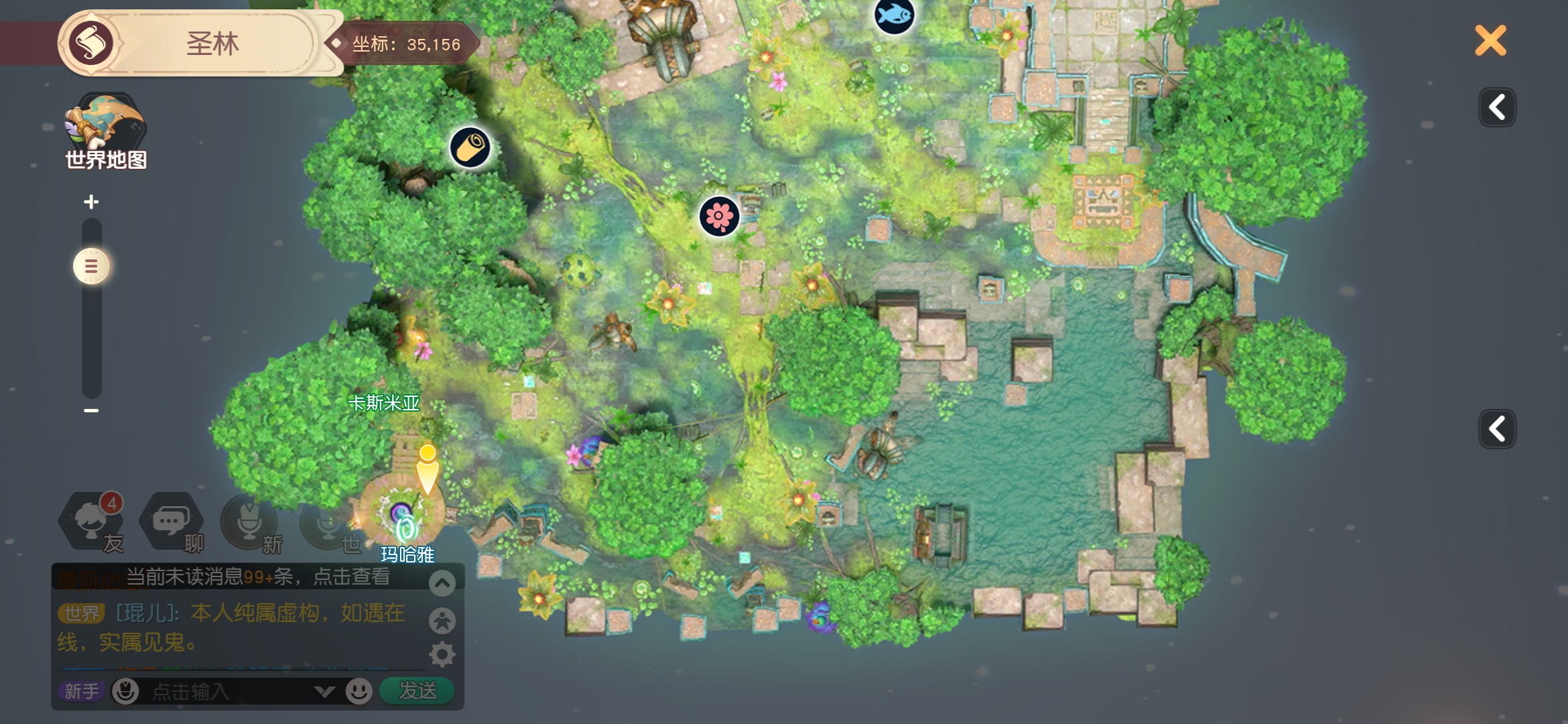Collapse chat with the up arrow button
1568x724 pixels.
(442, 583)
